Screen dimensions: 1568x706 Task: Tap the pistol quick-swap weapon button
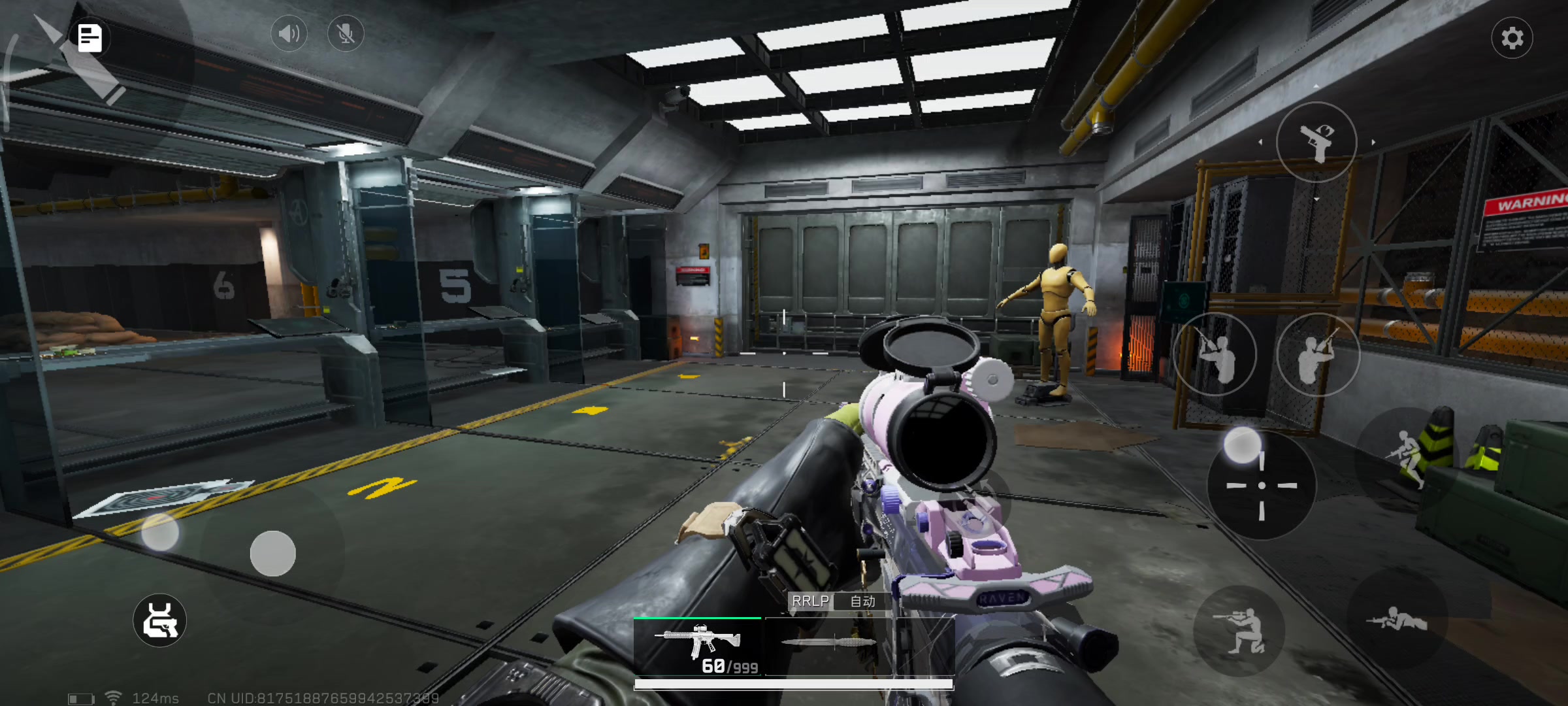[x=1316, y=142]
